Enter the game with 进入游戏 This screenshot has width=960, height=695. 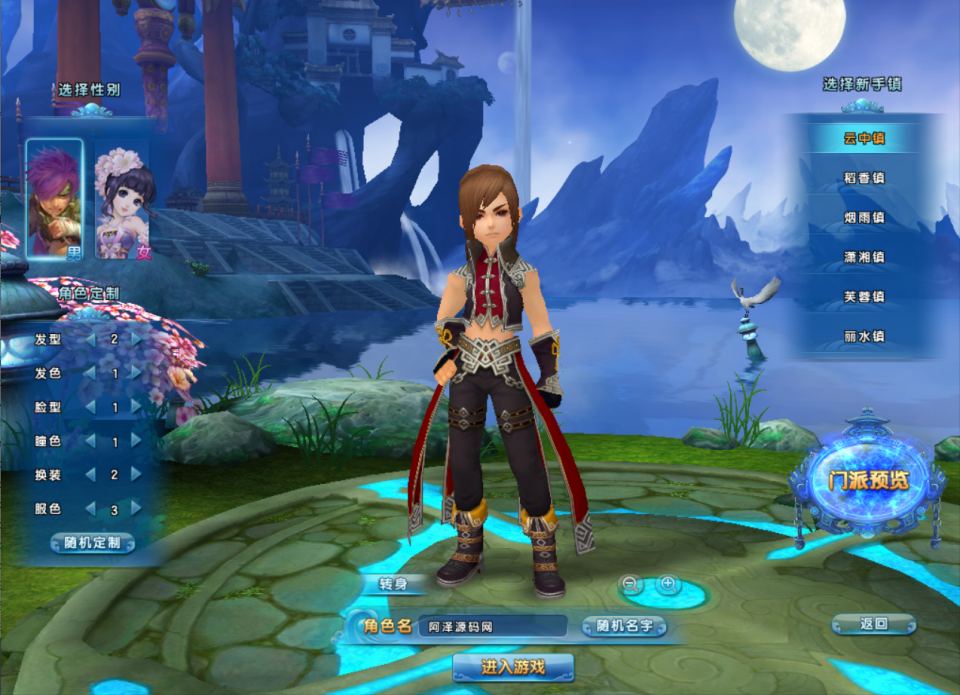click(x=513, y=667)
